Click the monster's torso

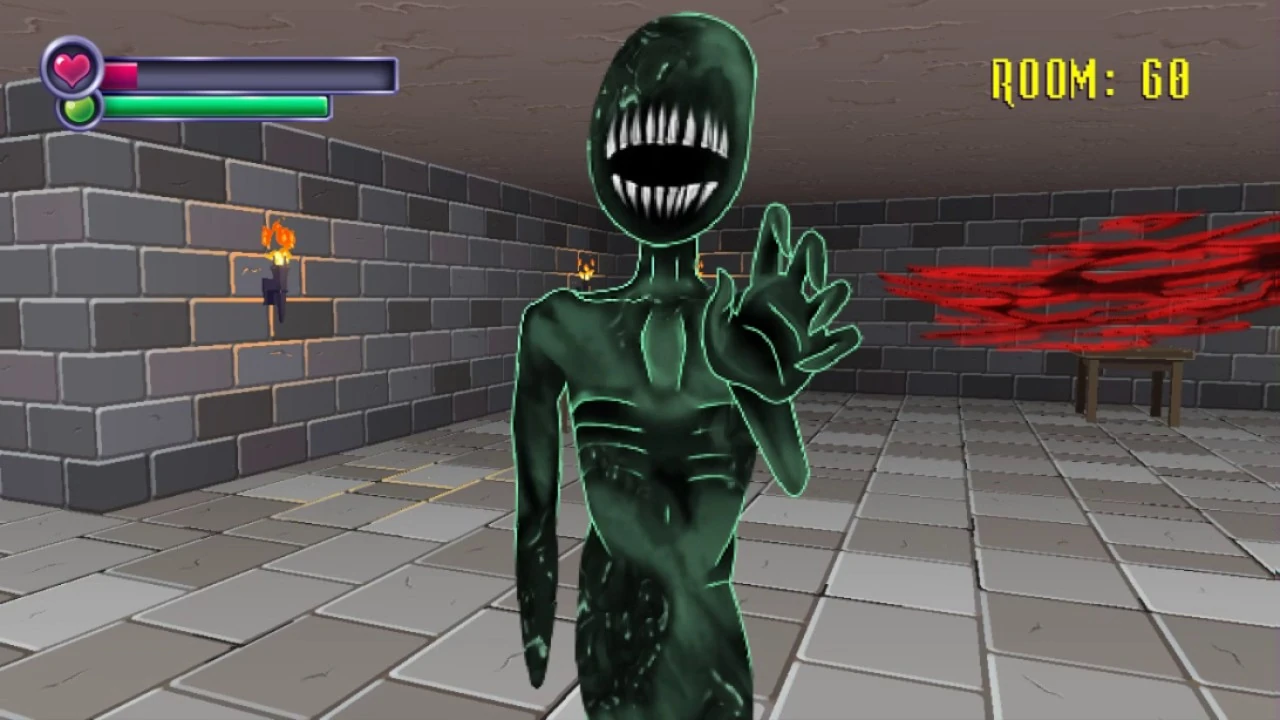(x=650, y=420)
